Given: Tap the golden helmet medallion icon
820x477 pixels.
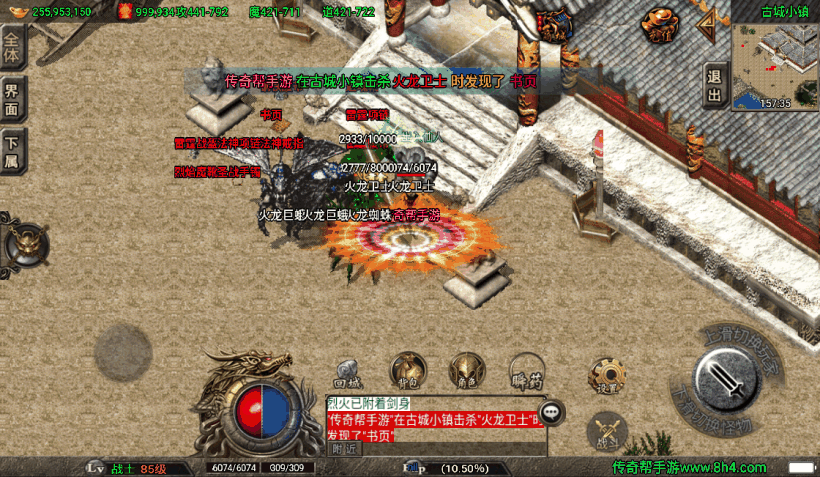Looking at the screenshot, I should coord(26,244).
